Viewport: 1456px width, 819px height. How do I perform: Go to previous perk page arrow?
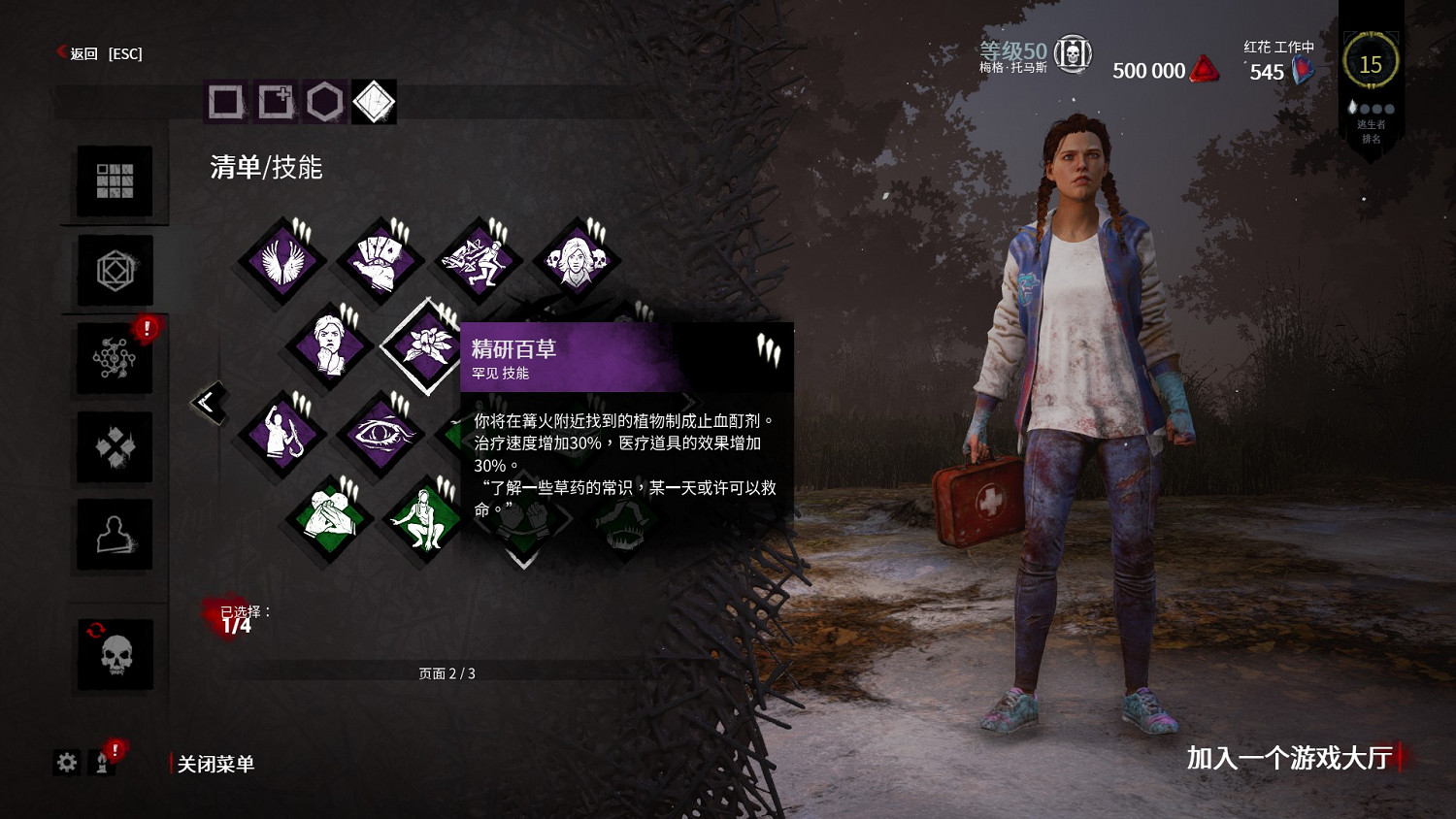pyautogui.click(x=209, y=402)
